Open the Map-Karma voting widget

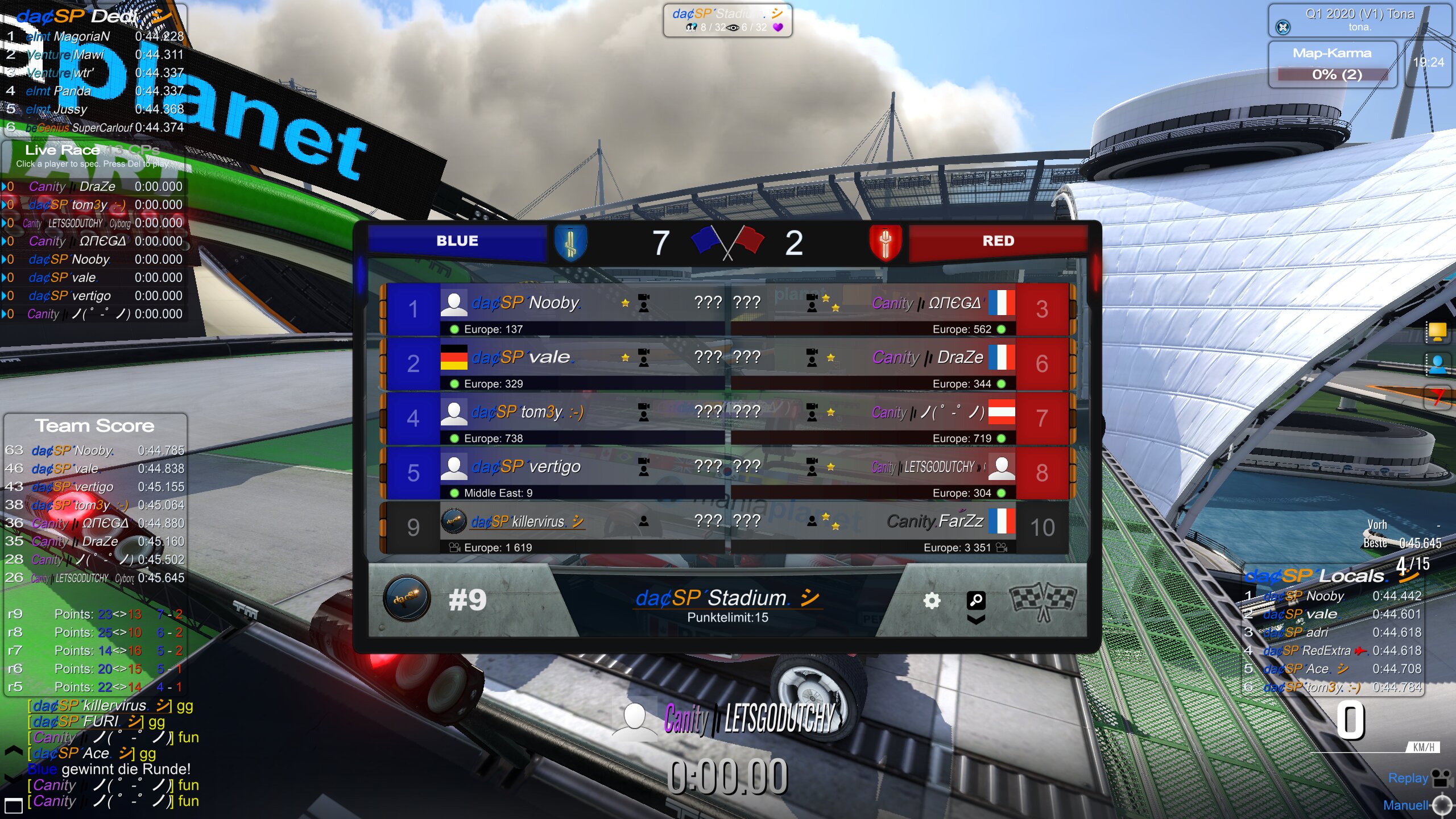1332,64
